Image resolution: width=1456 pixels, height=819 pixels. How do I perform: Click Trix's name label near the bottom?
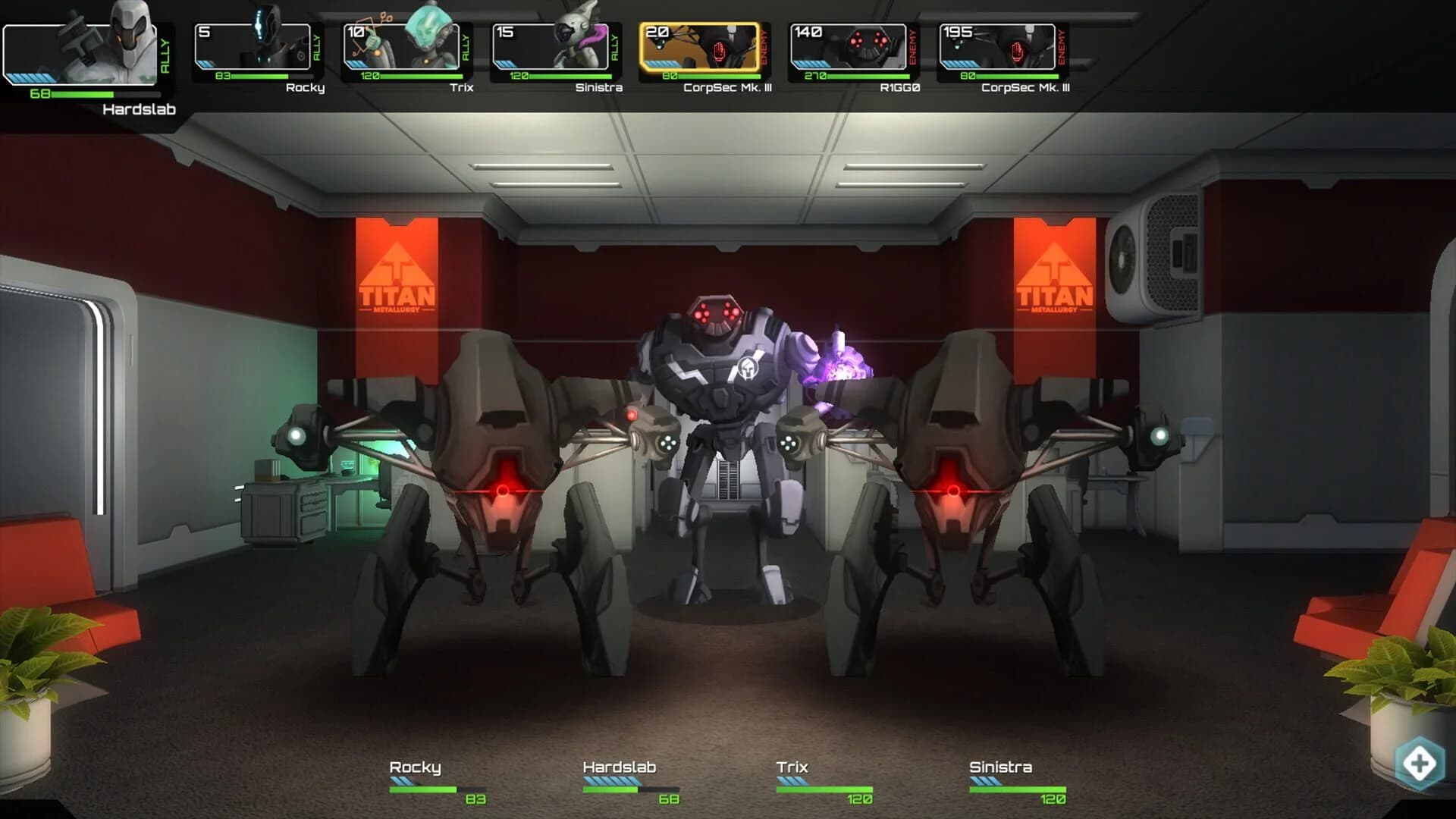[793, 767]
